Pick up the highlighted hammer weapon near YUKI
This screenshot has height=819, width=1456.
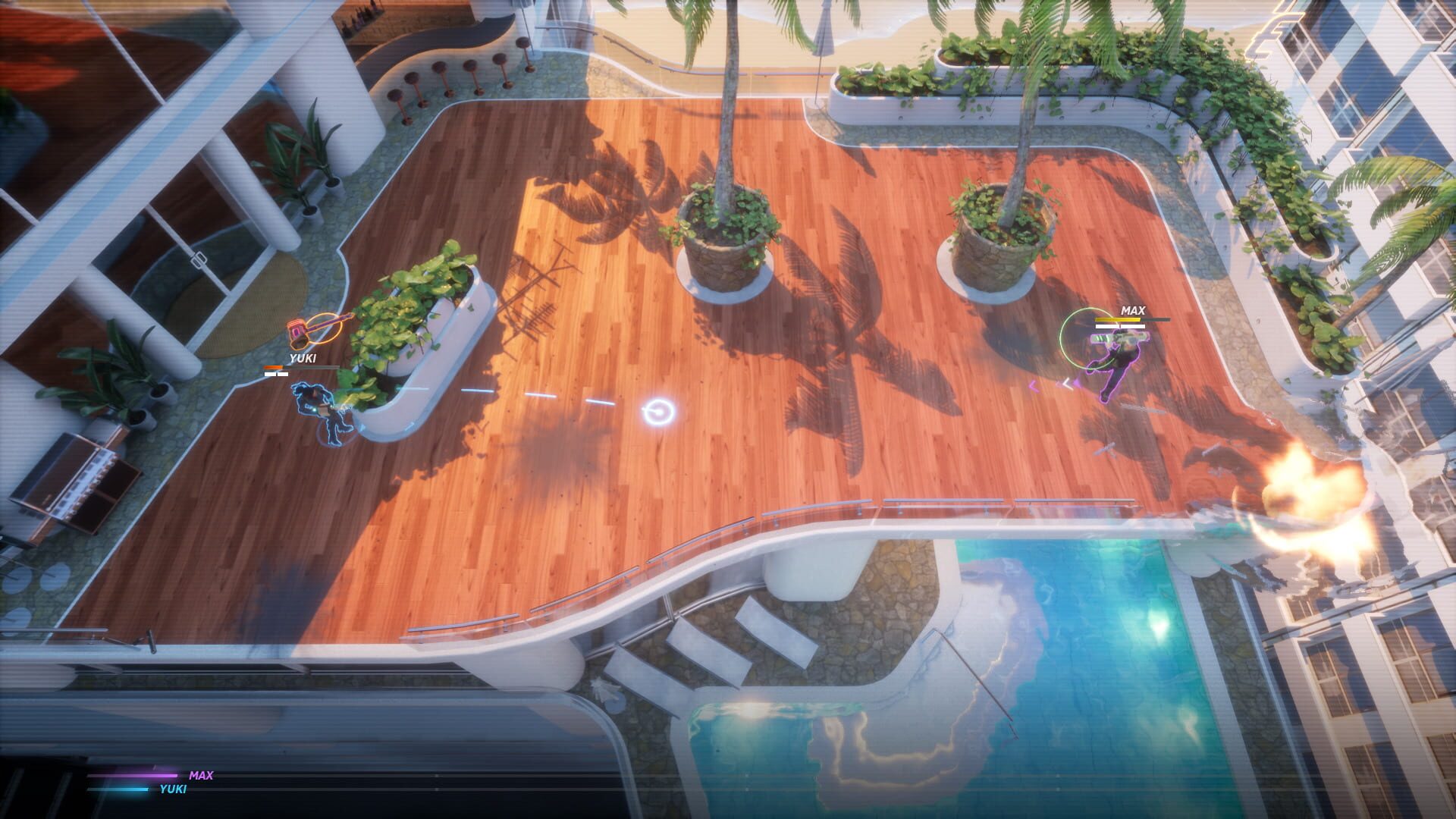pyautogui.click(x=297, y=331)
